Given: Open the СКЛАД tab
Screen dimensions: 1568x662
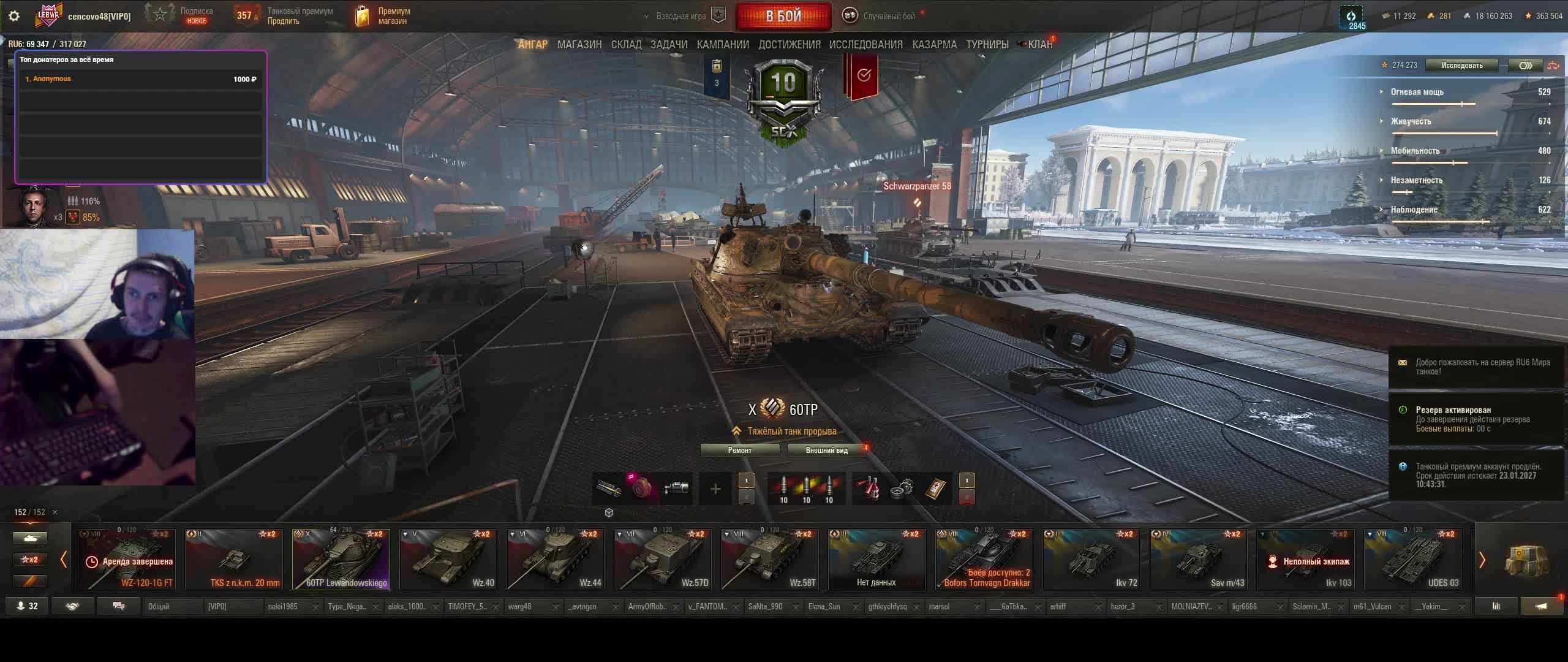Looking at the screenshot, I should click(626, 45).
